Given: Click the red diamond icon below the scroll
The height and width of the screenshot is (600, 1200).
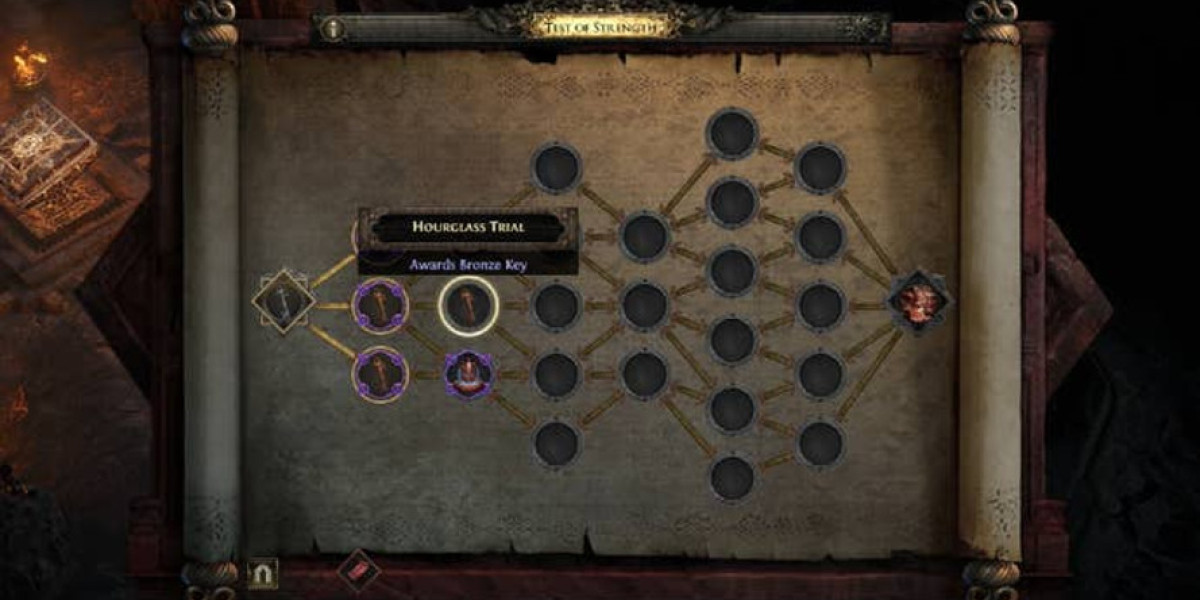Looking at the screenshot, I should click(360, 571).
